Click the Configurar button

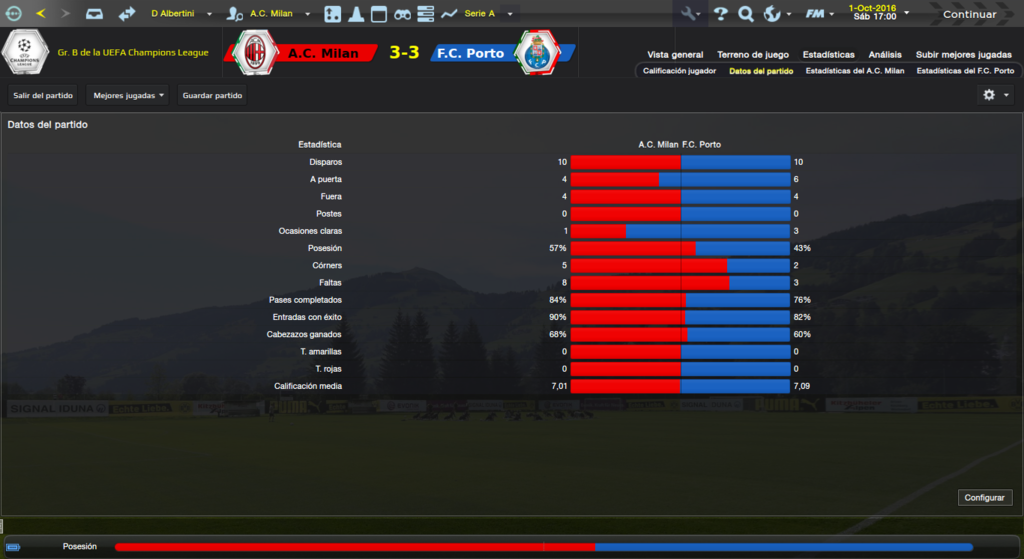[986, 498]
